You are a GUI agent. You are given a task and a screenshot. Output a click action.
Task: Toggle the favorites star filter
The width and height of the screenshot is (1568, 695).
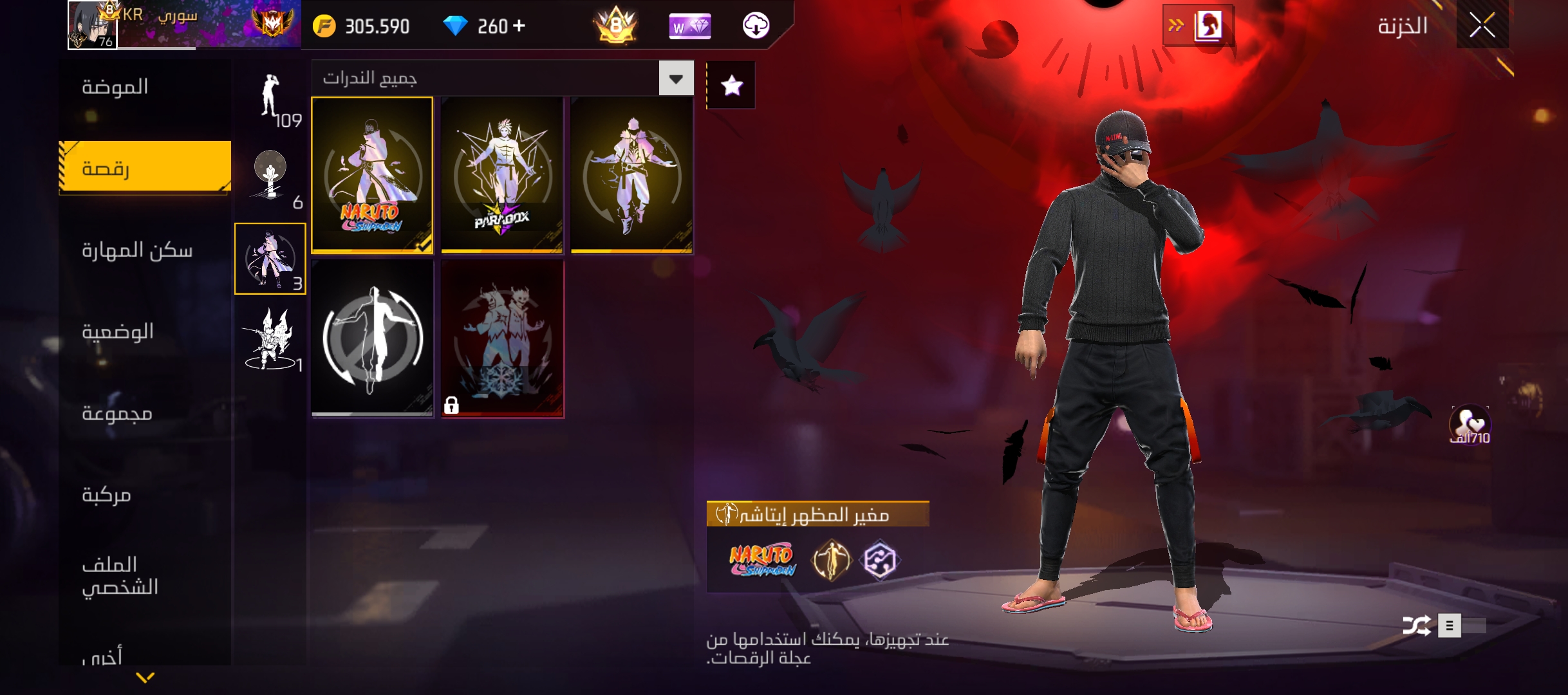731,84
